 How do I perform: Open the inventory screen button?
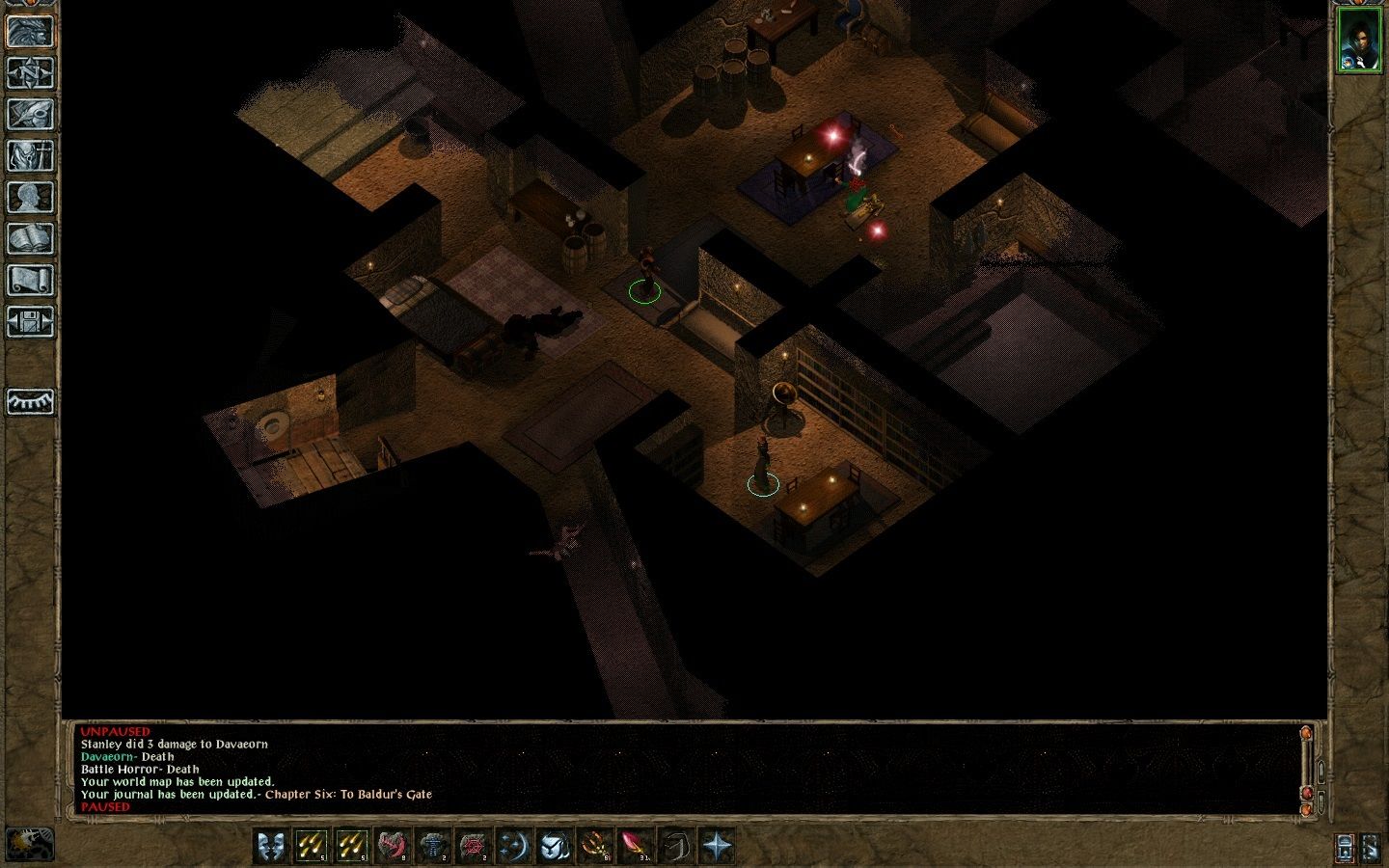(31, 155)
